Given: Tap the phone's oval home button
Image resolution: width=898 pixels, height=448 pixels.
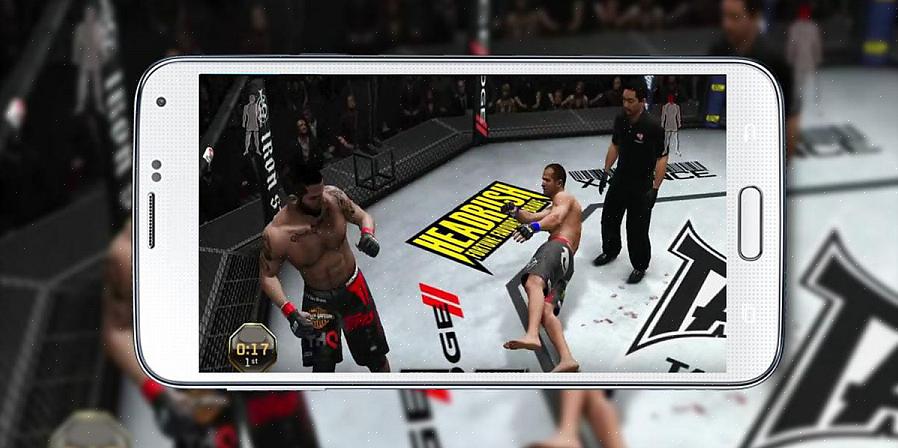Looking at the screenshot, I should tap(750, 222).
